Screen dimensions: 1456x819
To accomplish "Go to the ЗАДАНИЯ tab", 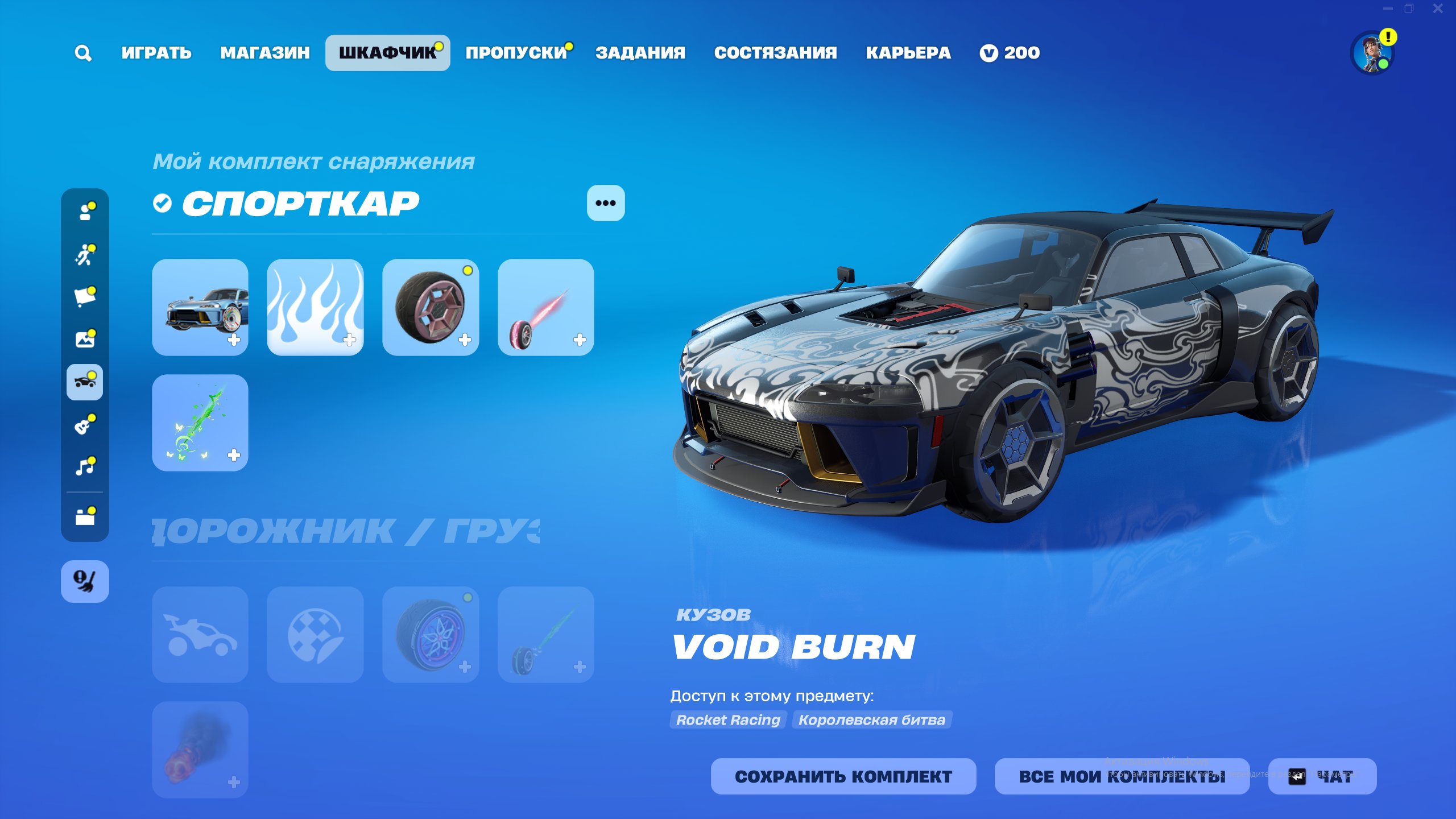I will [640, 53].
